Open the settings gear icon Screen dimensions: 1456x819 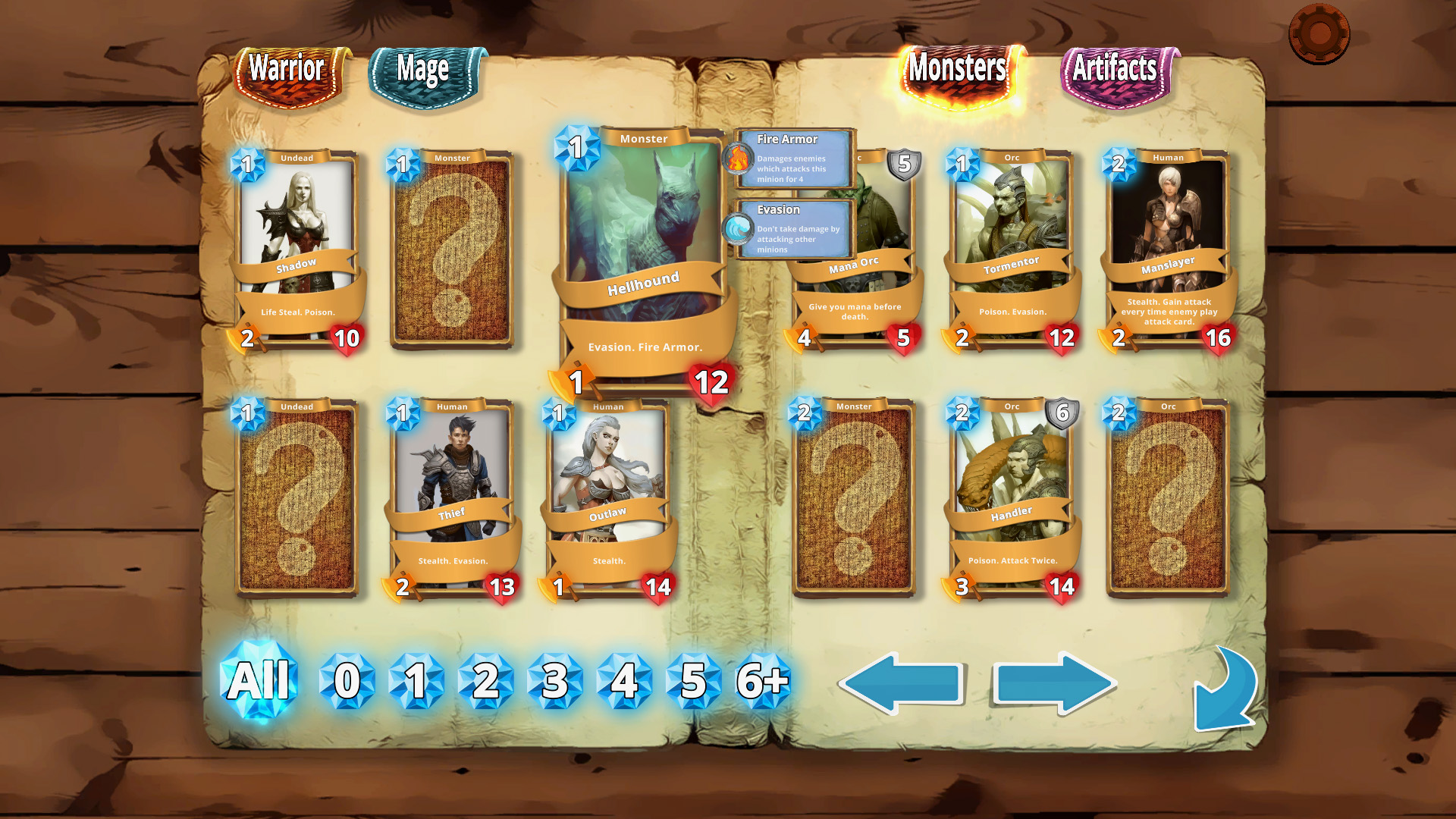(1318, 33)
